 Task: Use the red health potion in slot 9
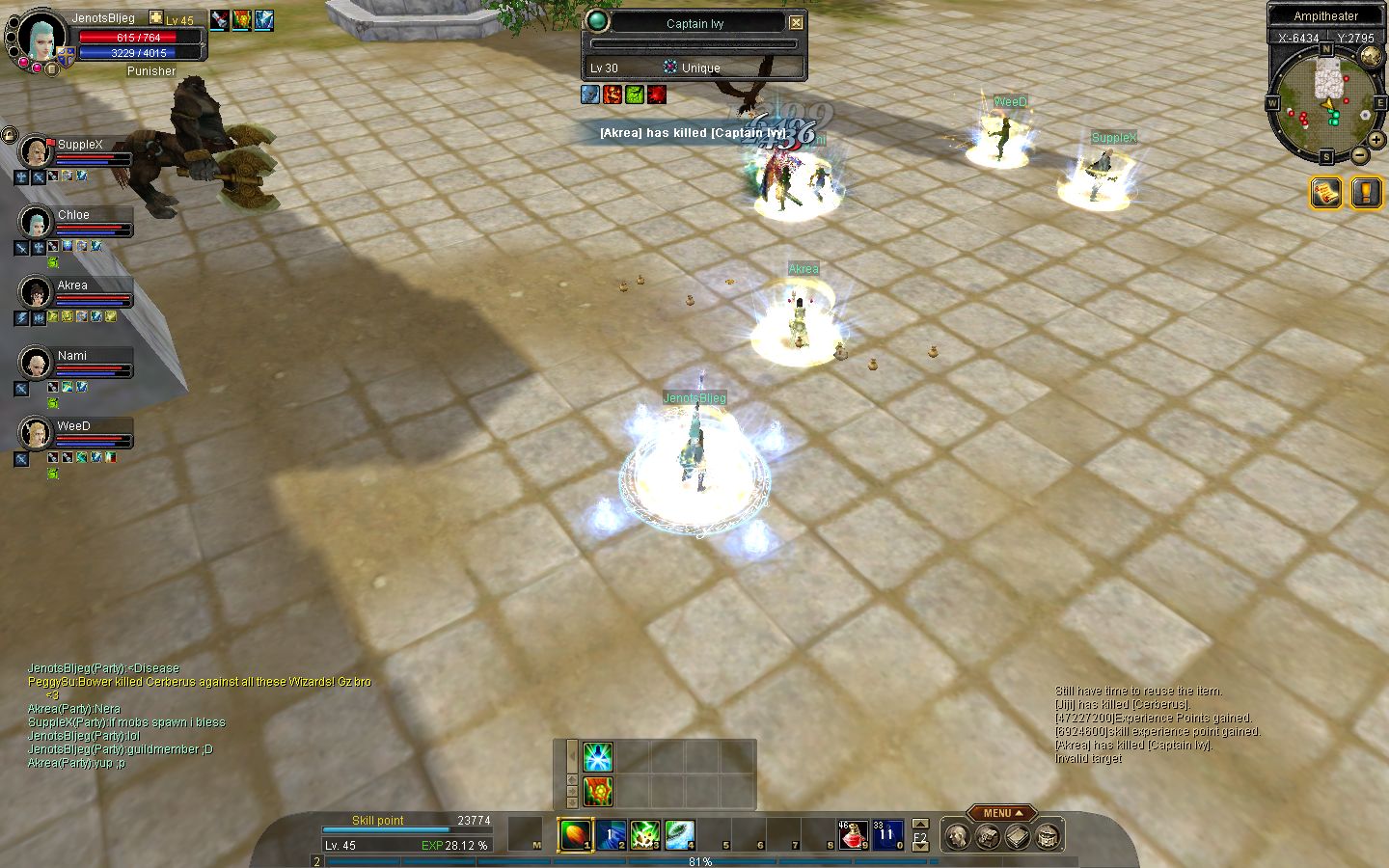(852, 834)
